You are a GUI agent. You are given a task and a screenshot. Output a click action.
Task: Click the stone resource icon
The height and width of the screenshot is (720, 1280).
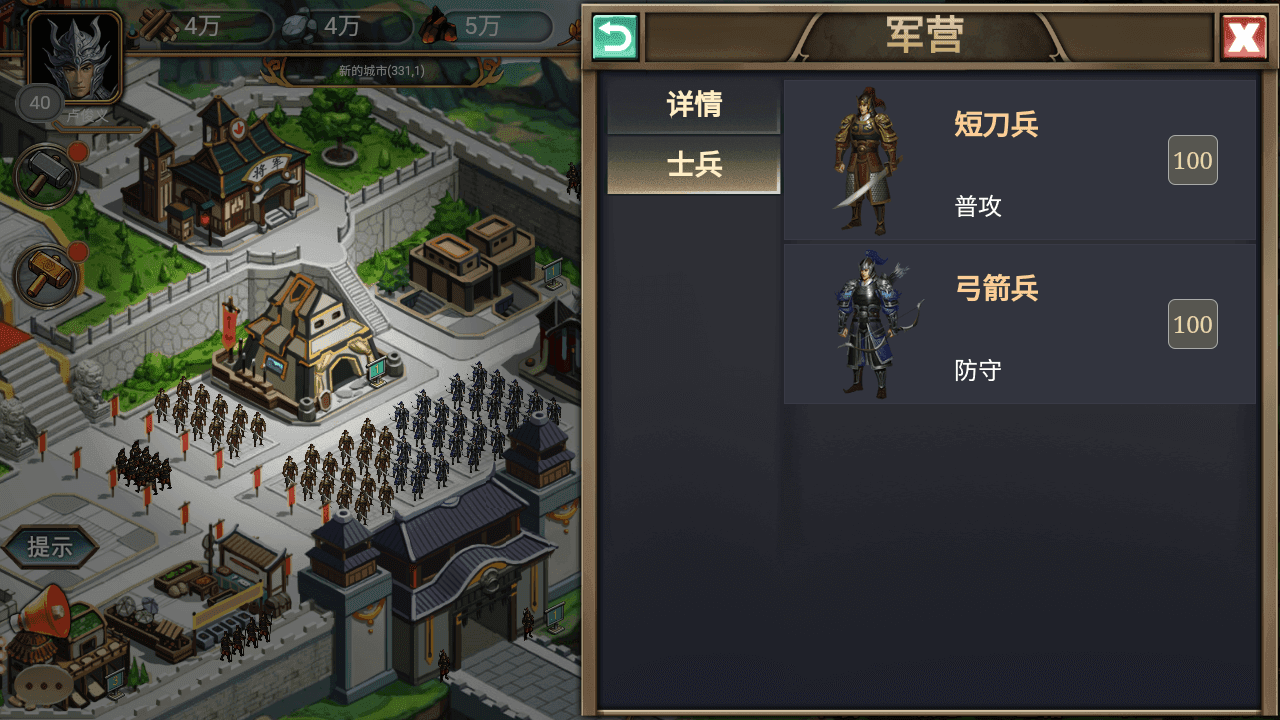296,27
